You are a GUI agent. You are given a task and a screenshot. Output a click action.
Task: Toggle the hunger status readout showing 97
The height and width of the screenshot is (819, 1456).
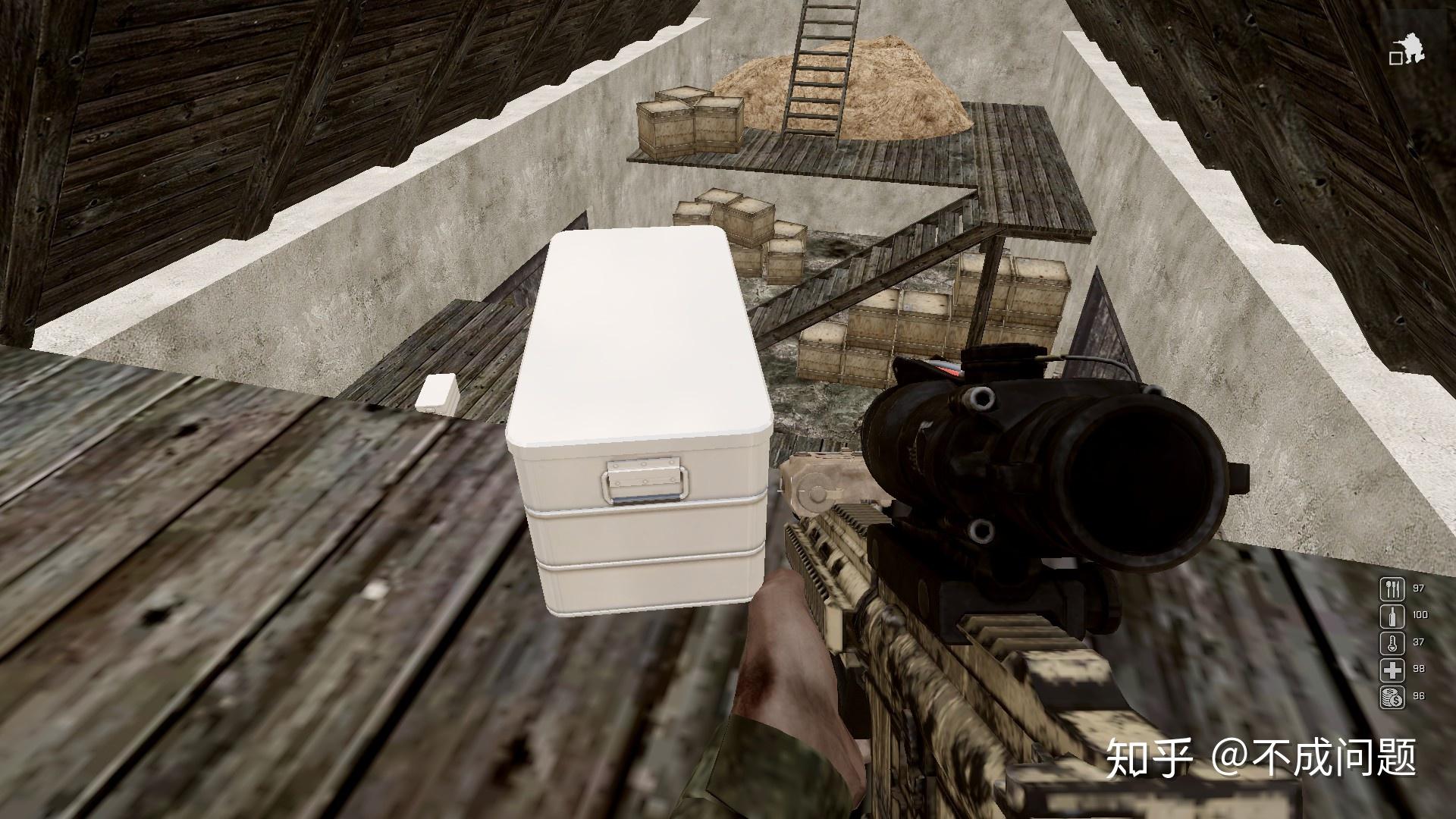click(1419, 588)
